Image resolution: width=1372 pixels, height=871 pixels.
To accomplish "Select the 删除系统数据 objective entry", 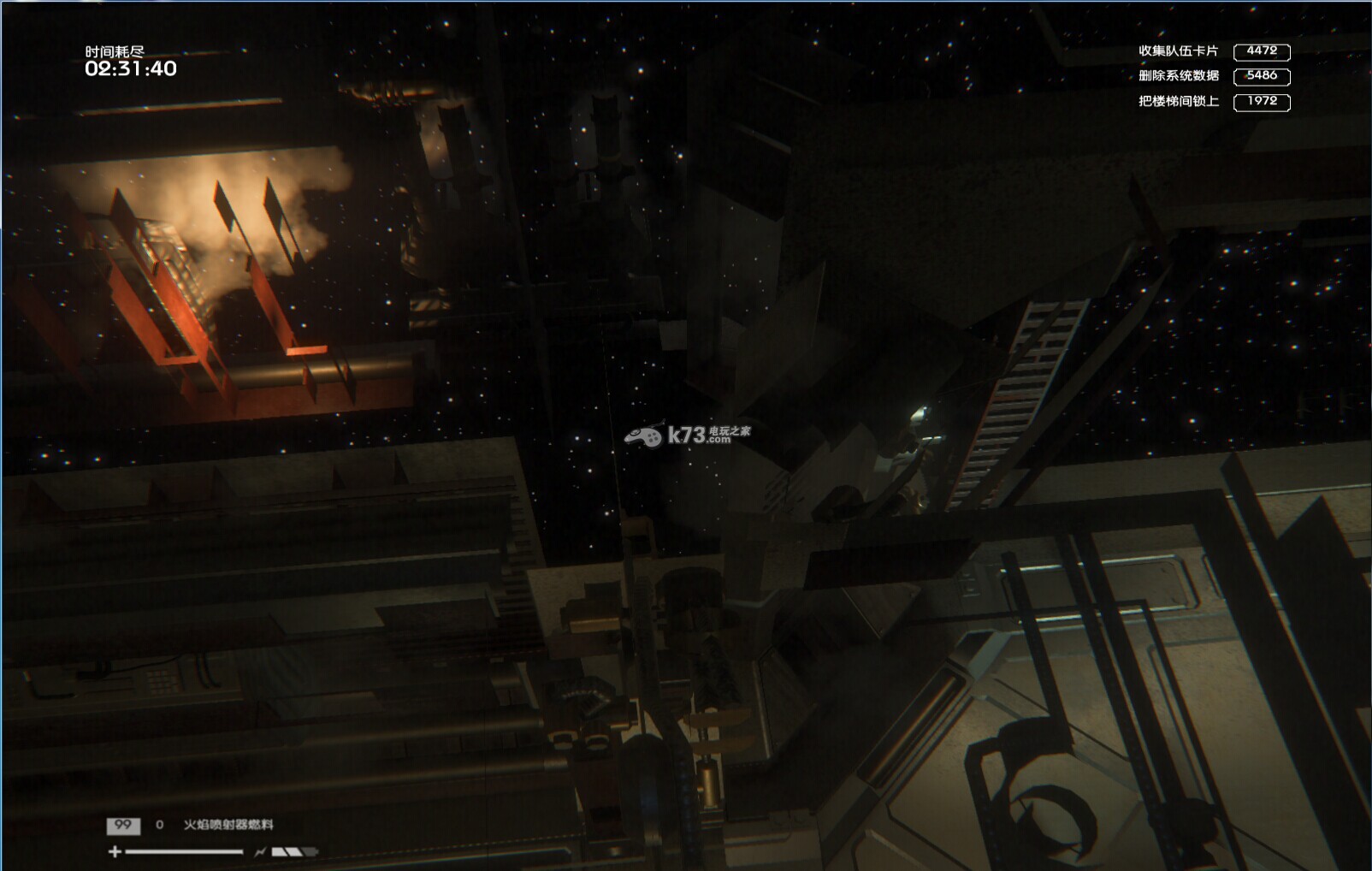I will coord(1178,76).
